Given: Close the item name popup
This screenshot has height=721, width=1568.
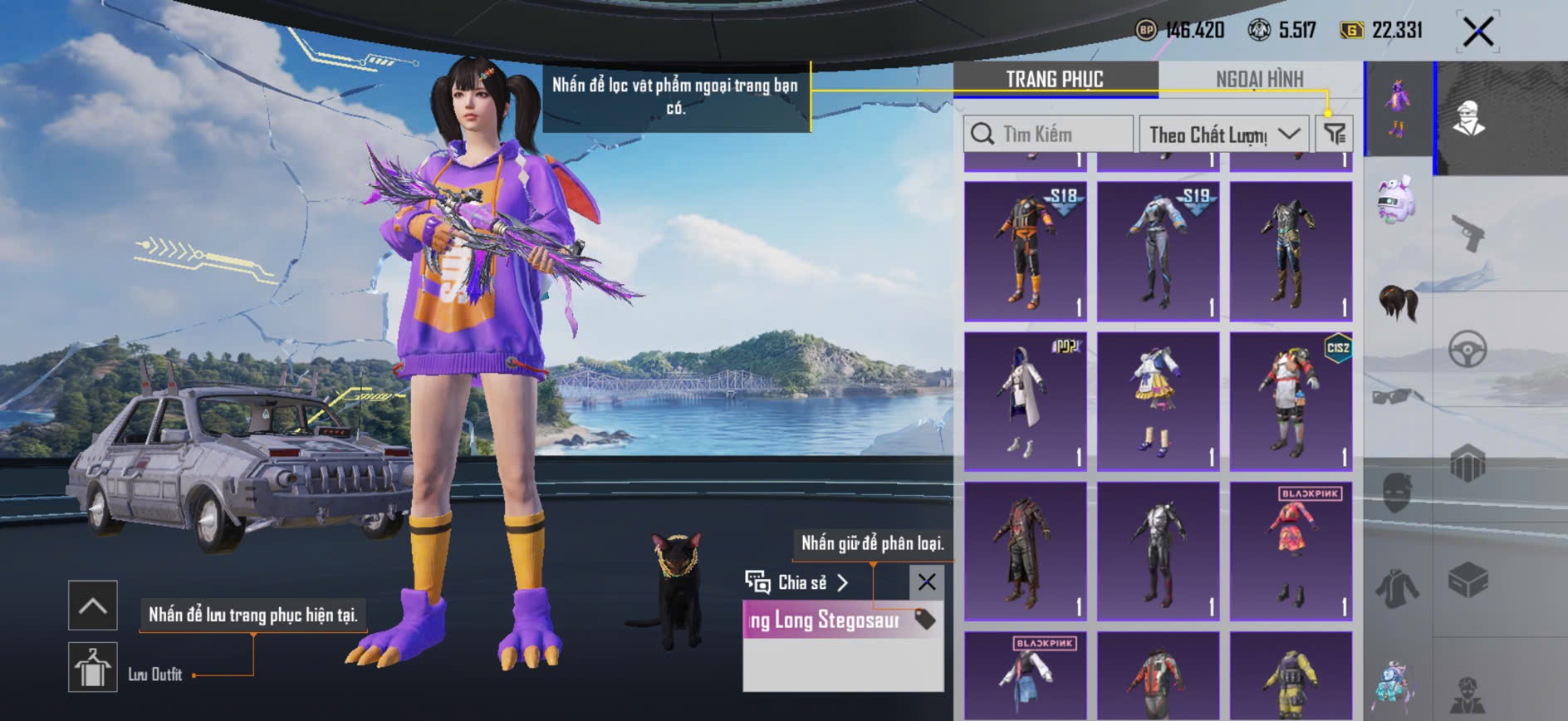Looking at the screenshot, I should (927, 582).
